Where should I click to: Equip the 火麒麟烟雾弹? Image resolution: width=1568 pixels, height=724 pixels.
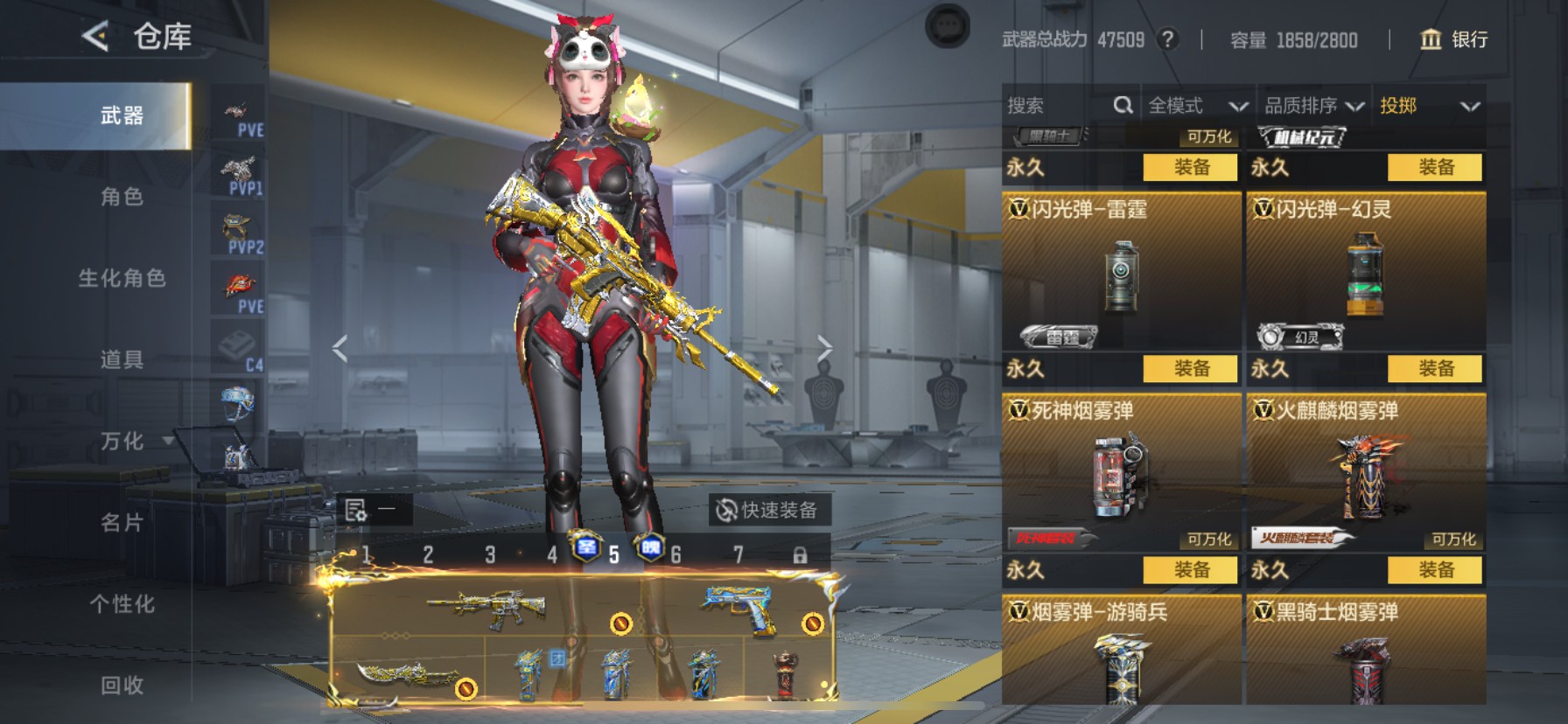click(1435, 570)
